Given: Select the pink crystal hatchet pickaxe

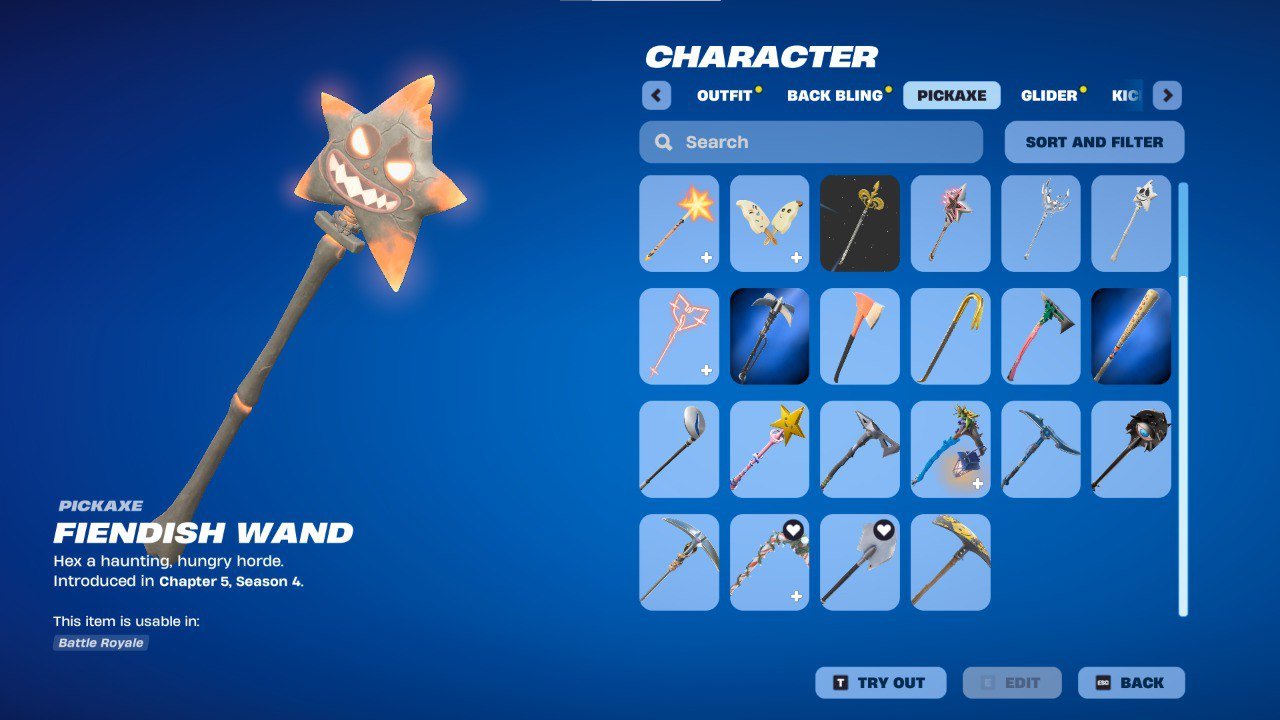Looking at the screenshot, I should [1040, 336].
